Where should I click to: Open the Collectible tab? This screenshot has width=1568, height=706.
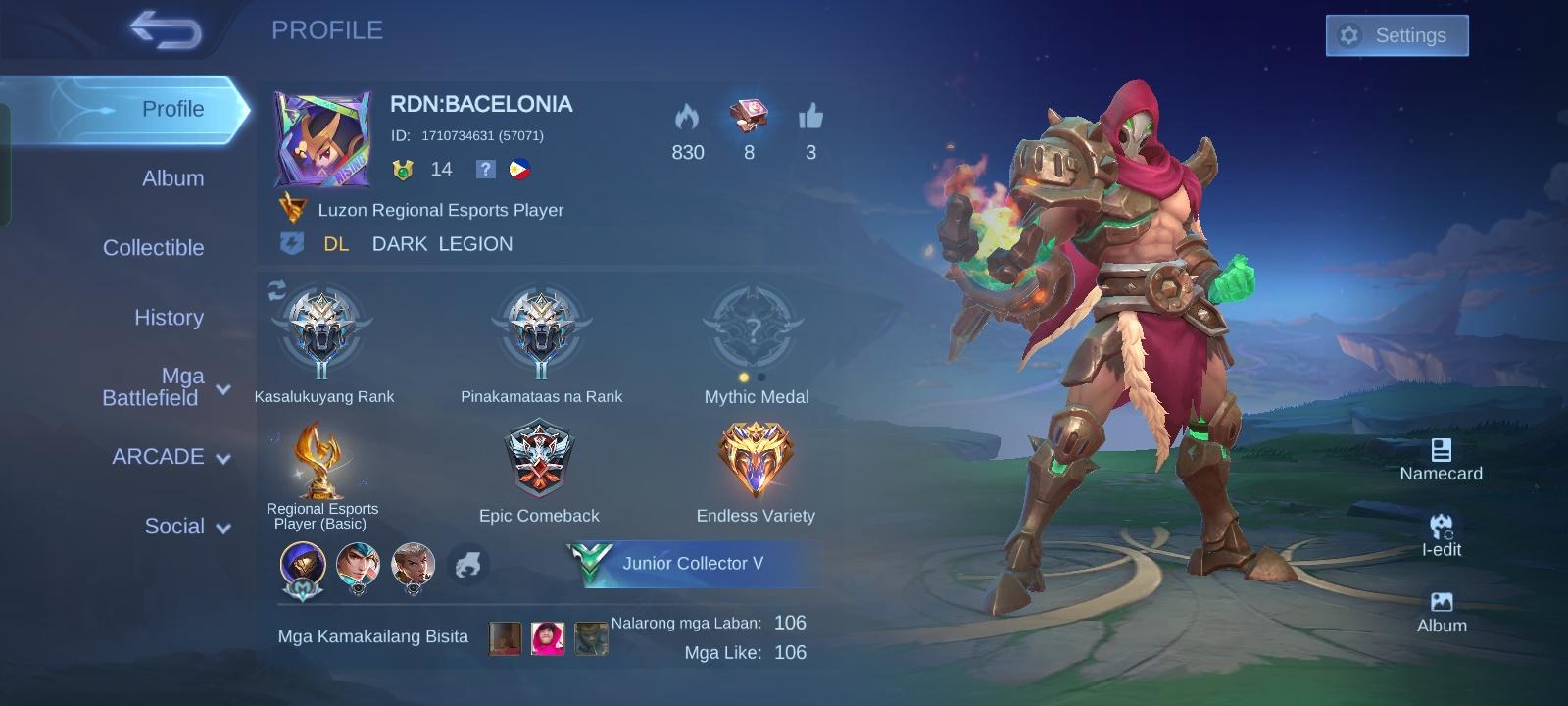(153, 248)
